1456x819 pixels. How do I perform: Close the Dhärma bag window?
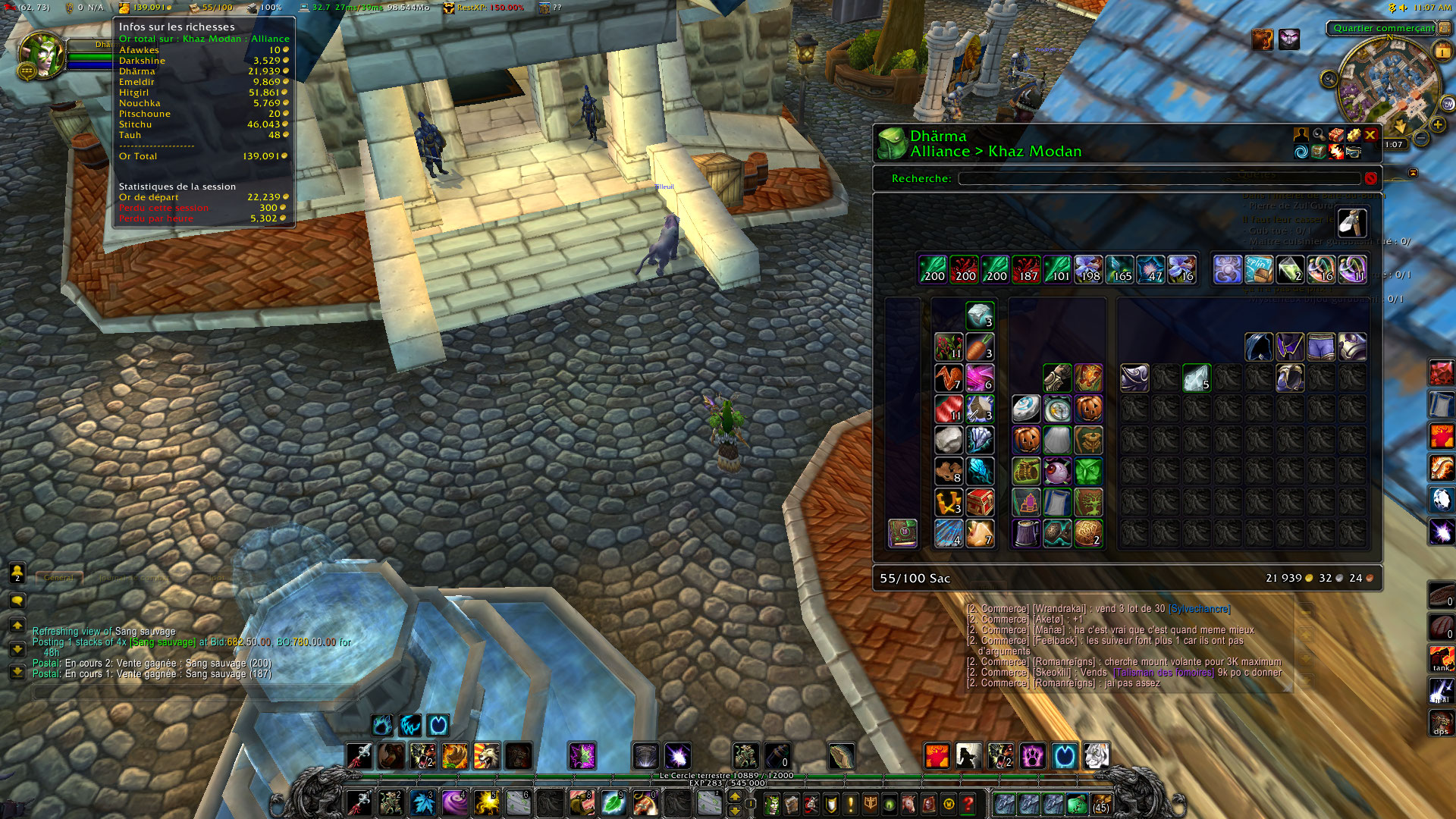point(1370,135)
